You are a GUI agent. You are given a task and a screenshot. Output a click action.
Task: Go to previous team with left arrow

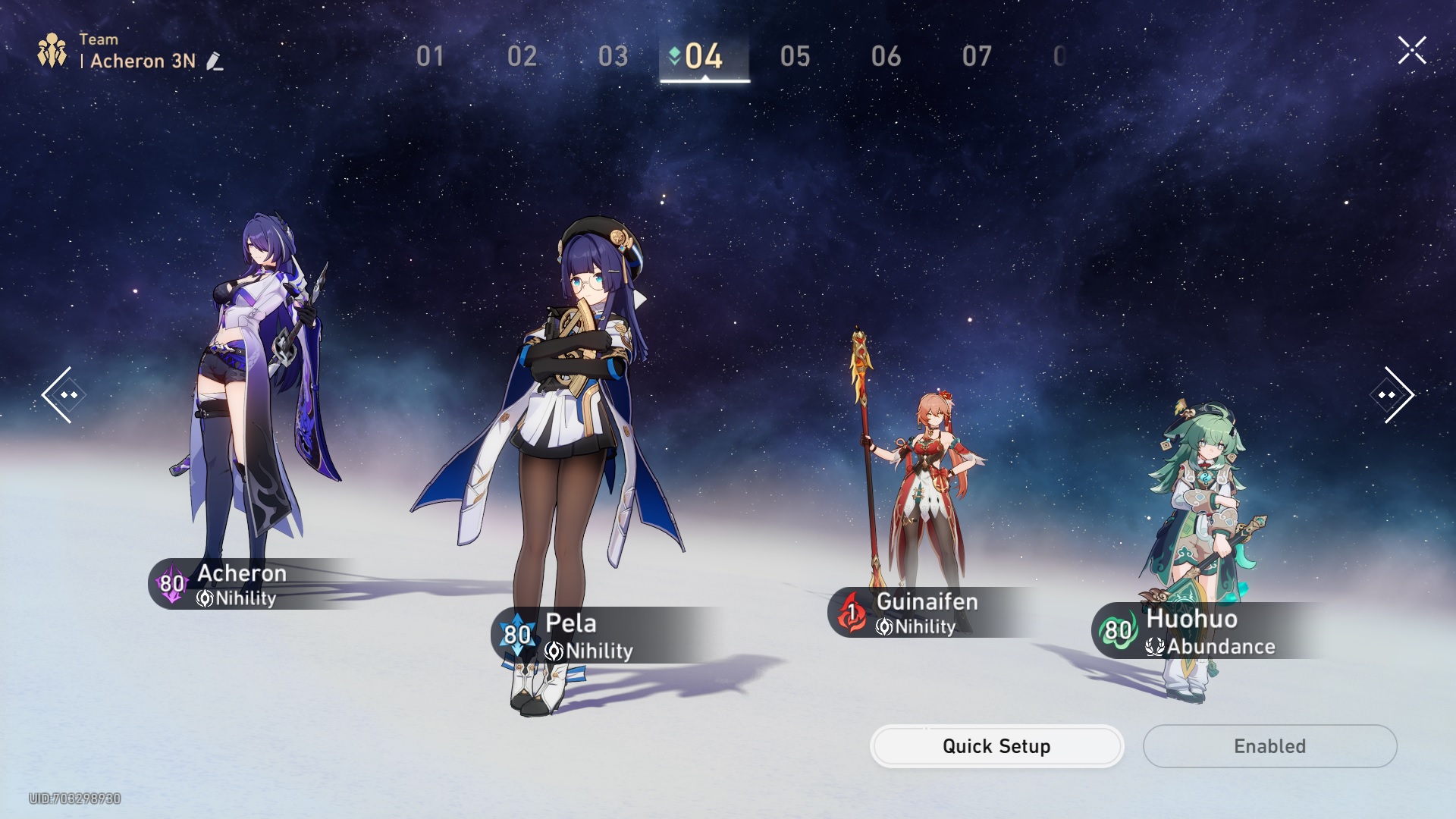click(x=62, y=394)
